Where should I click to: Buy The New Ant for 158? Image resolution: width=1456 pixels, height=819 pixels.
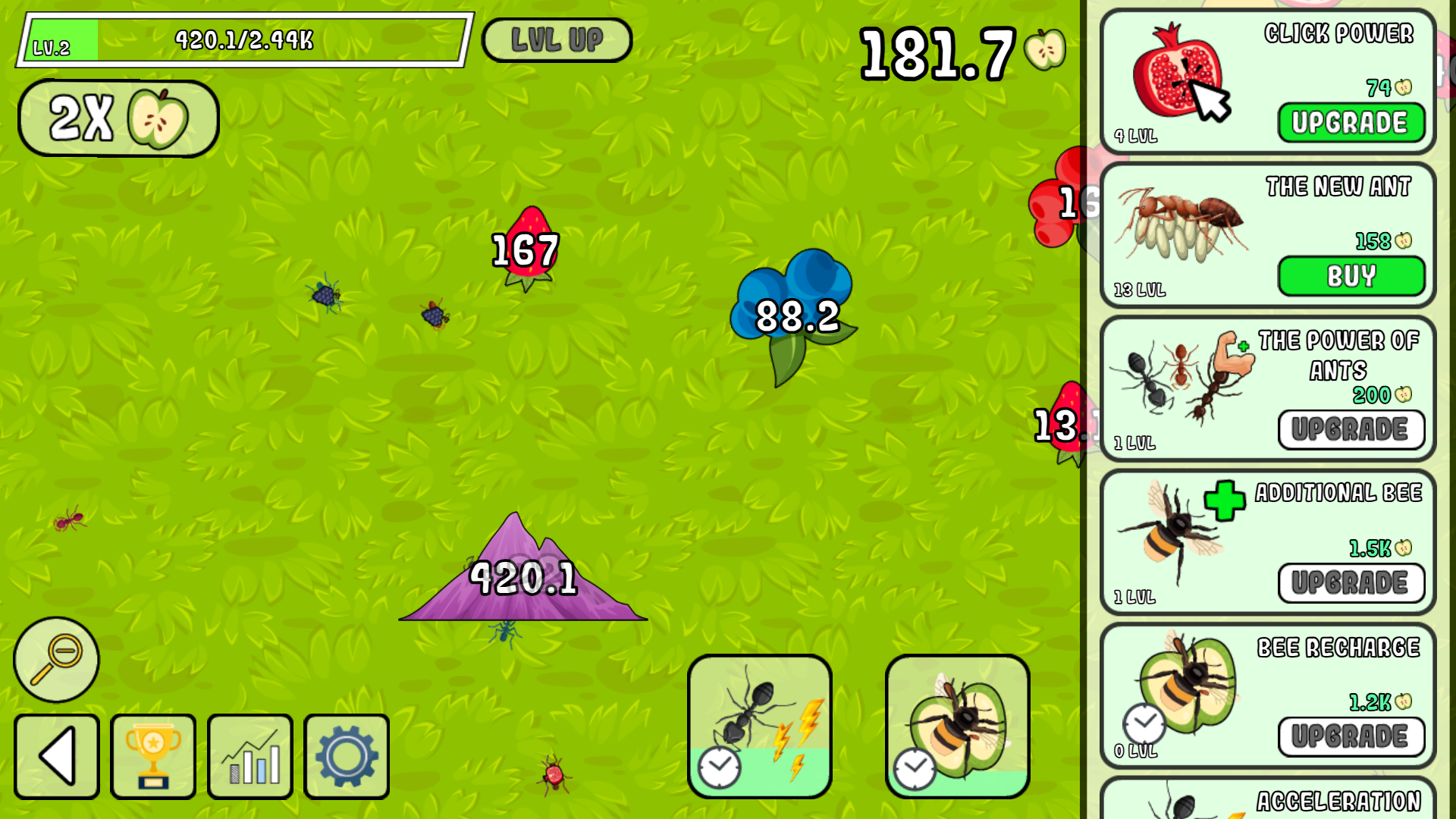tap(1351, 277)
